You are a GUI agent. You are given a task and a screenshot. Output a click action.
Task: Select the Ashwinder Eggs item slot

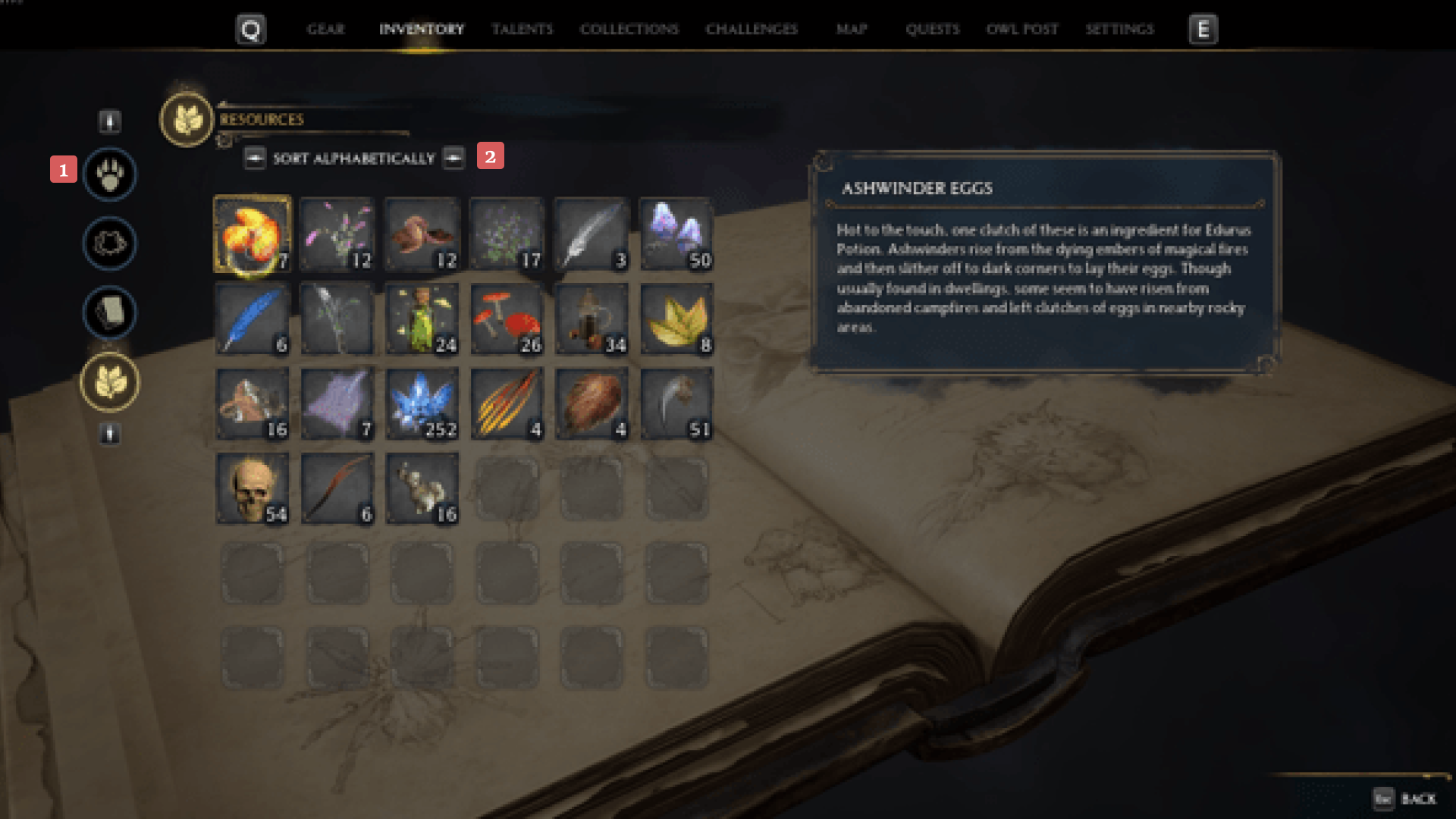253,234
